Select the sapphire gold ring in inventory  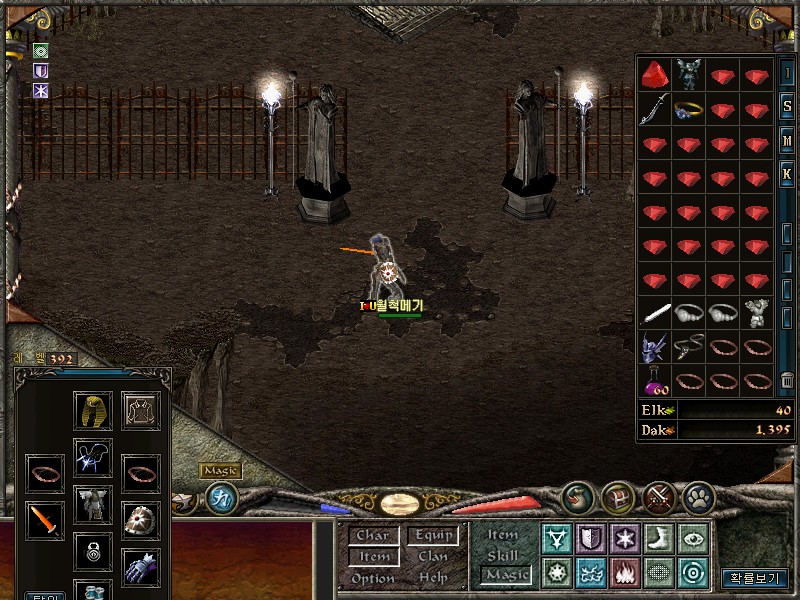pyautogui.click(x=689, y=110)
